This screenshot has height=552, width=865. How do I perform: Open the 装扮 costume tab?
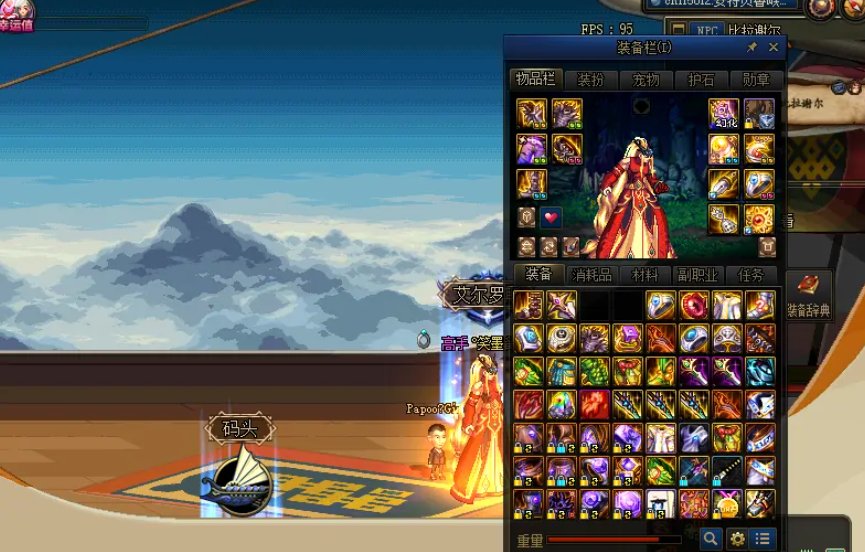[x=591, y=79]
